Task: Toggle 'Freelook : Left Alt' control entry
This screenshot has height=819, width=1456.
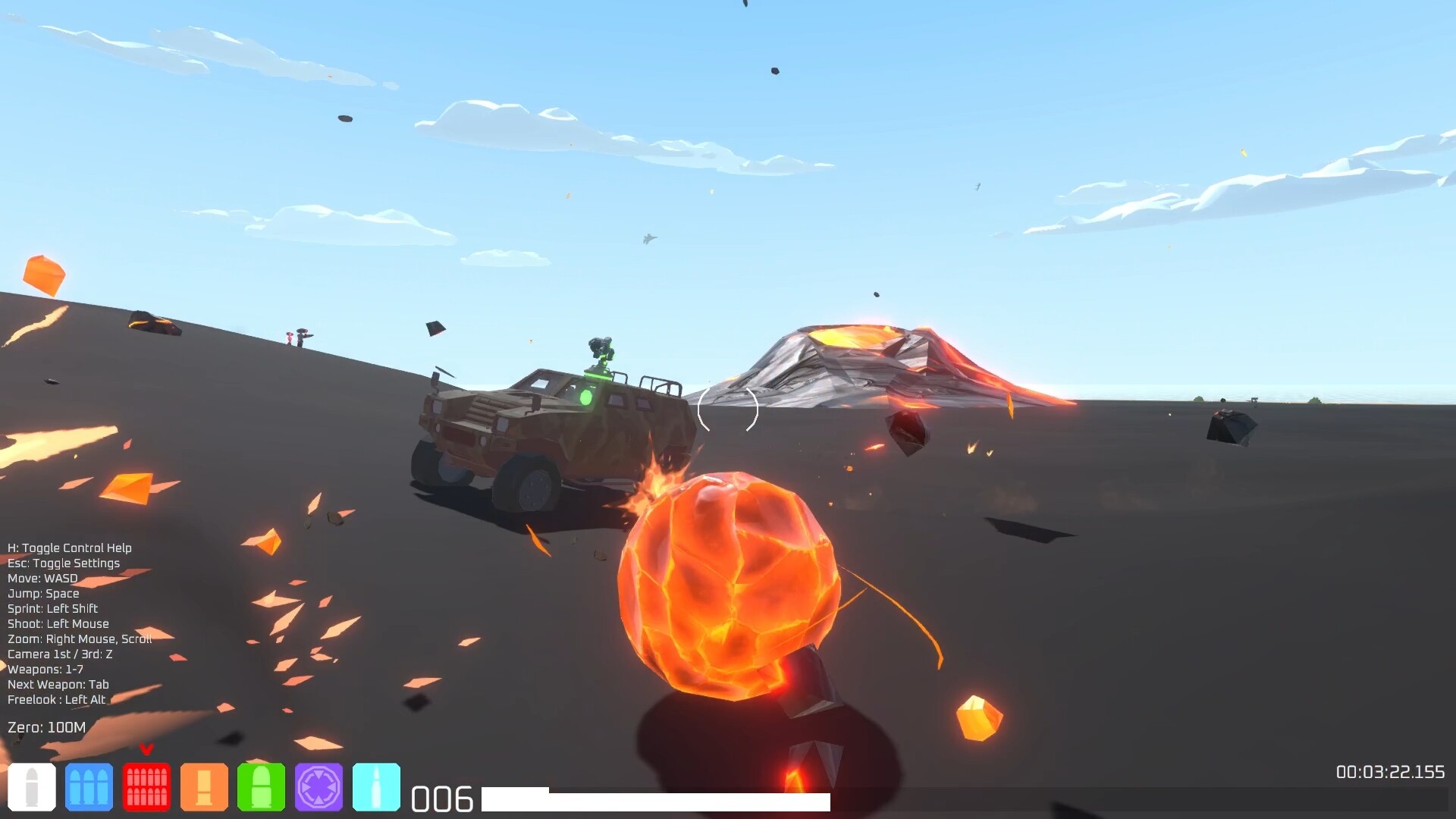Action: (57, 700)
